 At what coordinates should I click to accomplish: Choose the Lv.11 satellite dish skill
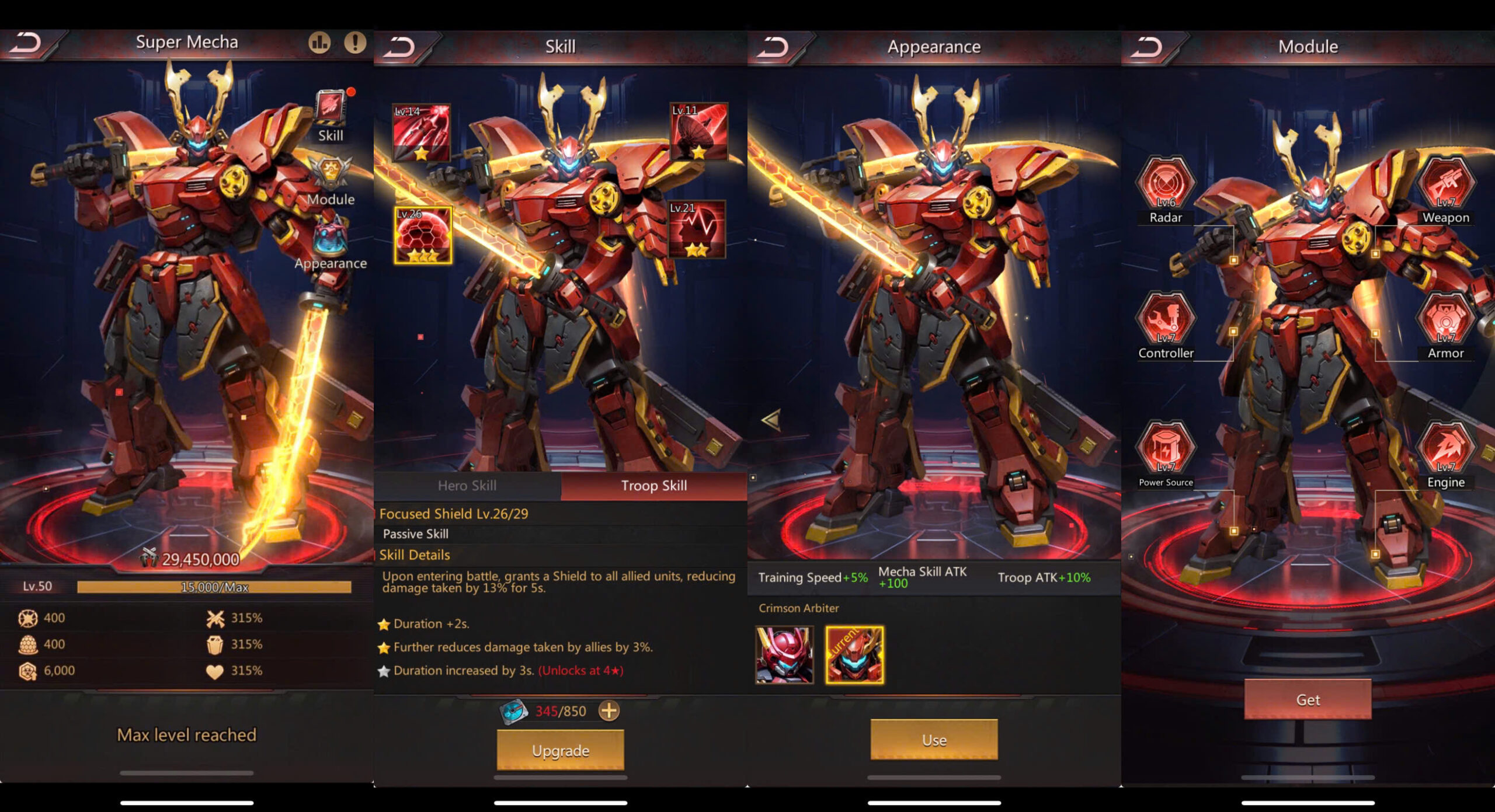698,132
